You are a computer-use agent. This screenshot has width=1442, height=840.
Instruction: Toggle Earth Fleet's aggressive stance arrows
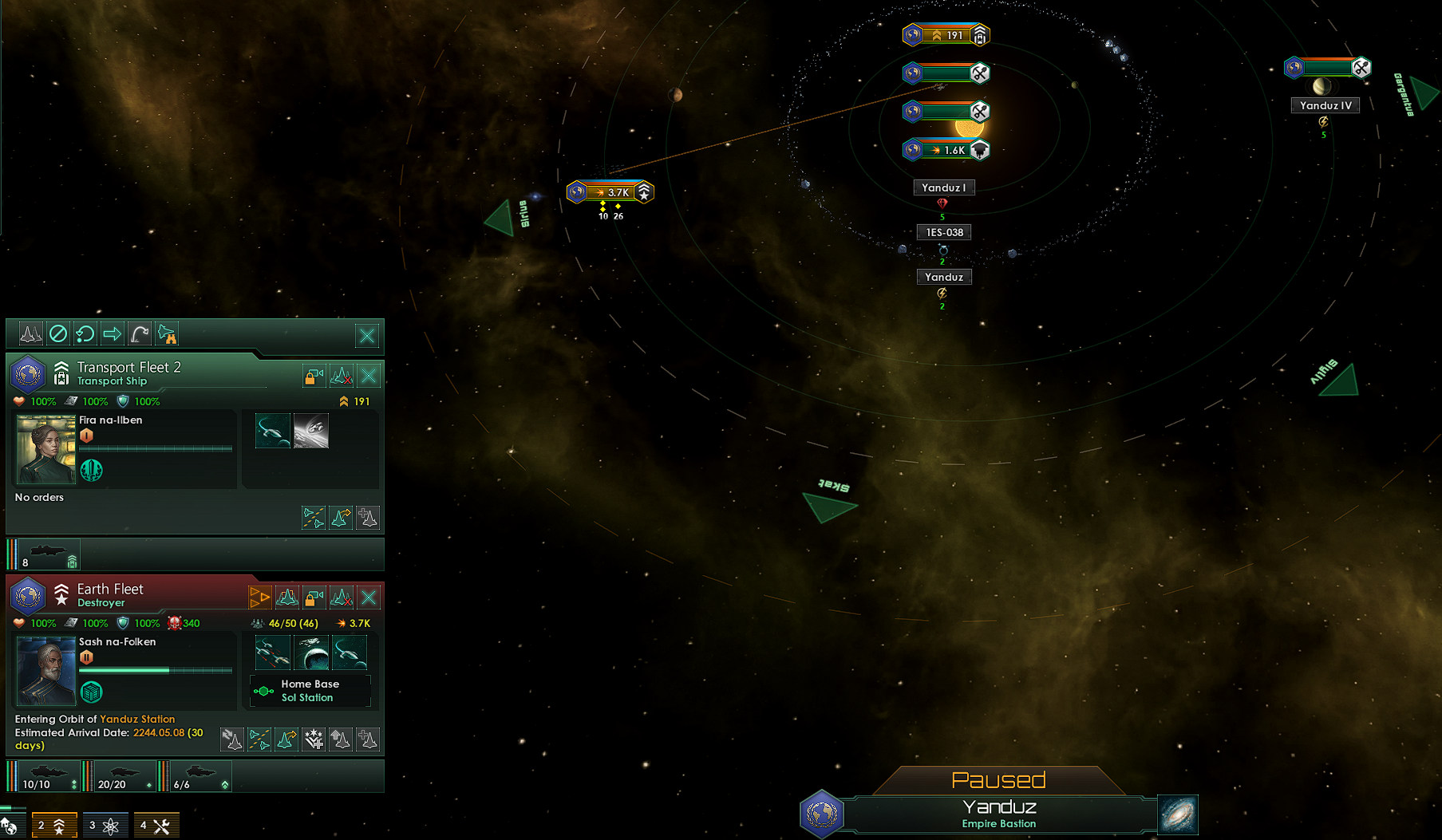259,596
